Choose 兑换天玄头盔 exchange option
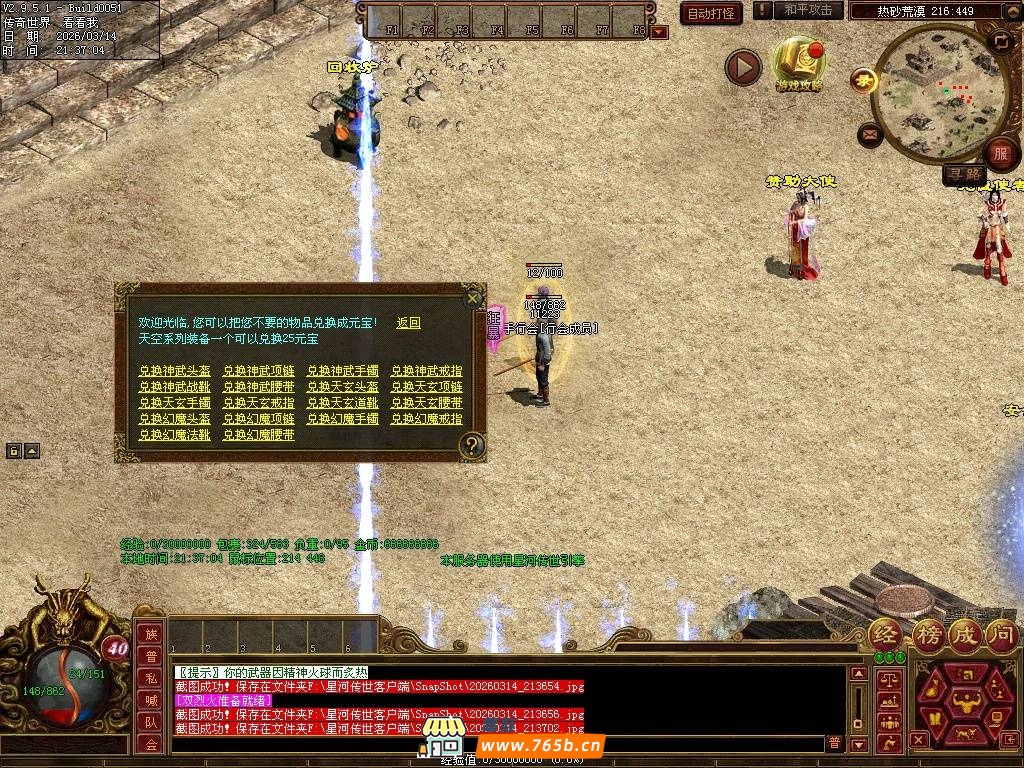Screen dimensions: 1024x768 343,387
